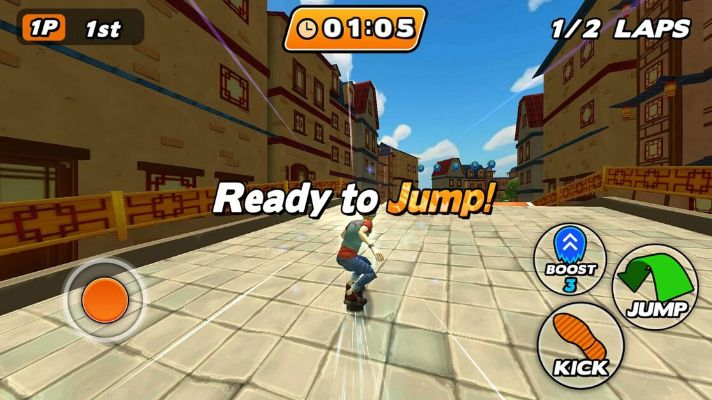Viewport: 712px width, 400px height.
Task: Activate the blue BOOST button
Action: [571, 258]
